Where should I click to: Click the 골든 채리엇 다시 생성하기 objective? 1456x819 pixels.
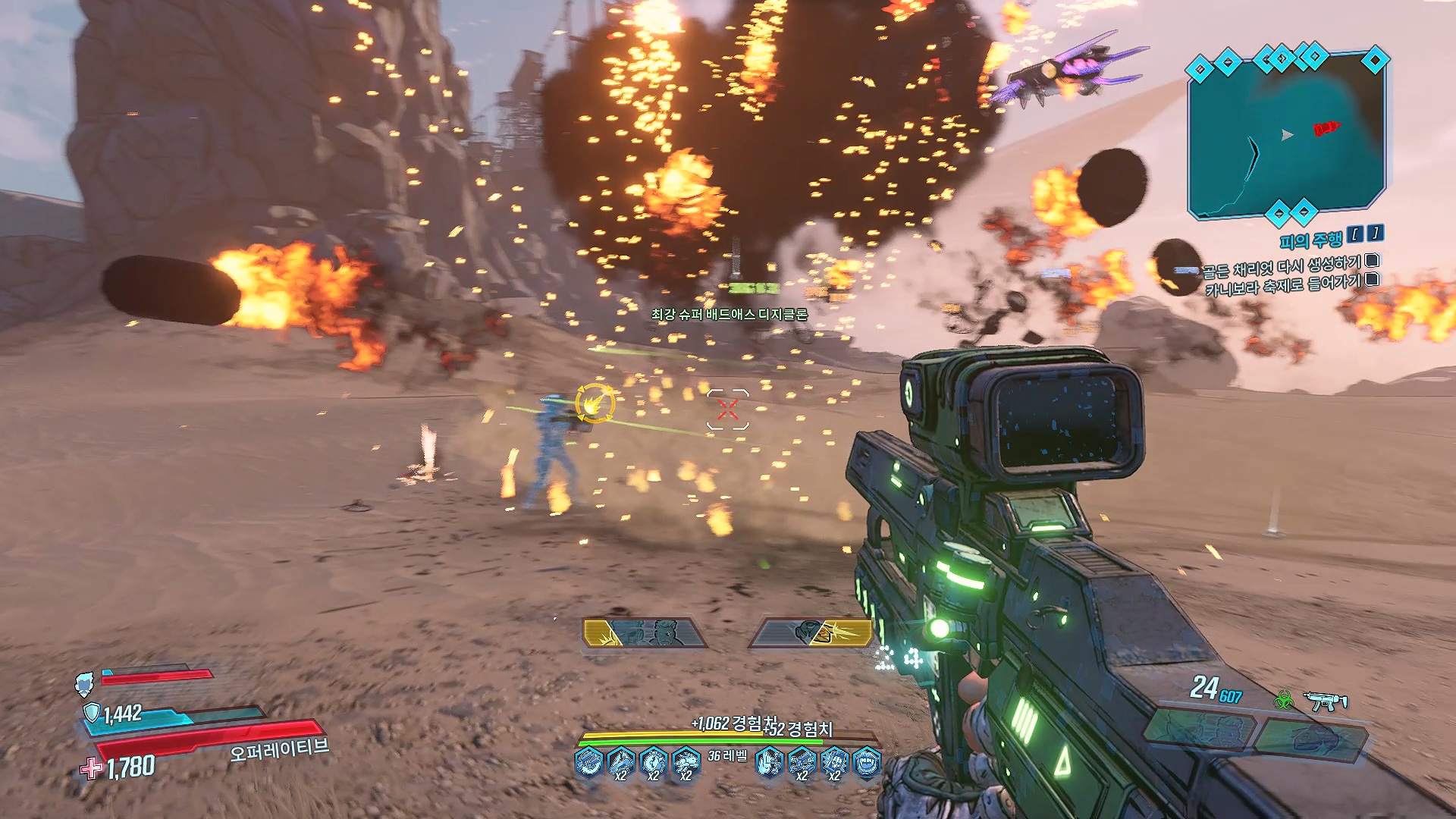pos(1282,266)
